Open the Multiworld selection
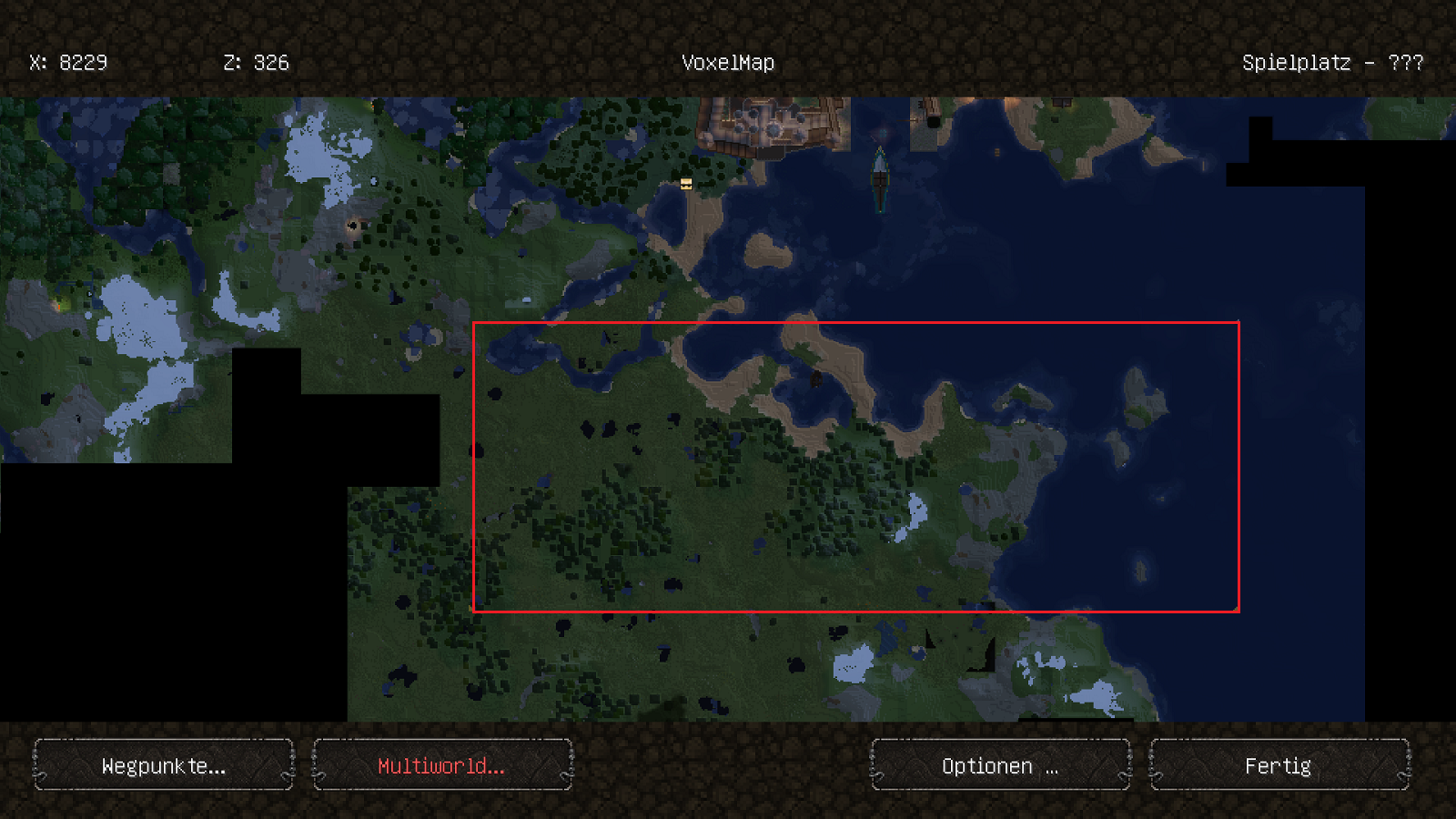The width and height of the screenshot is (1456, 819). tap(442, 765)
